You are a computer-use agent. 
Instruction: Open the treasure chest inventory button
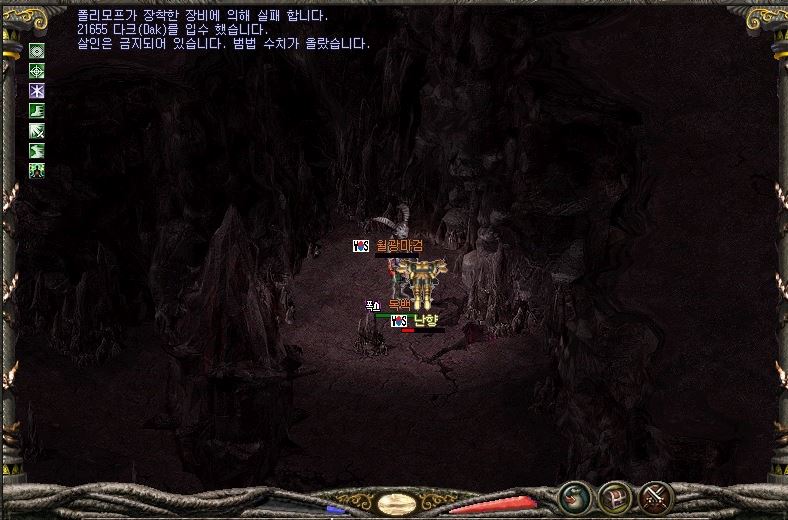click(614, 497)
